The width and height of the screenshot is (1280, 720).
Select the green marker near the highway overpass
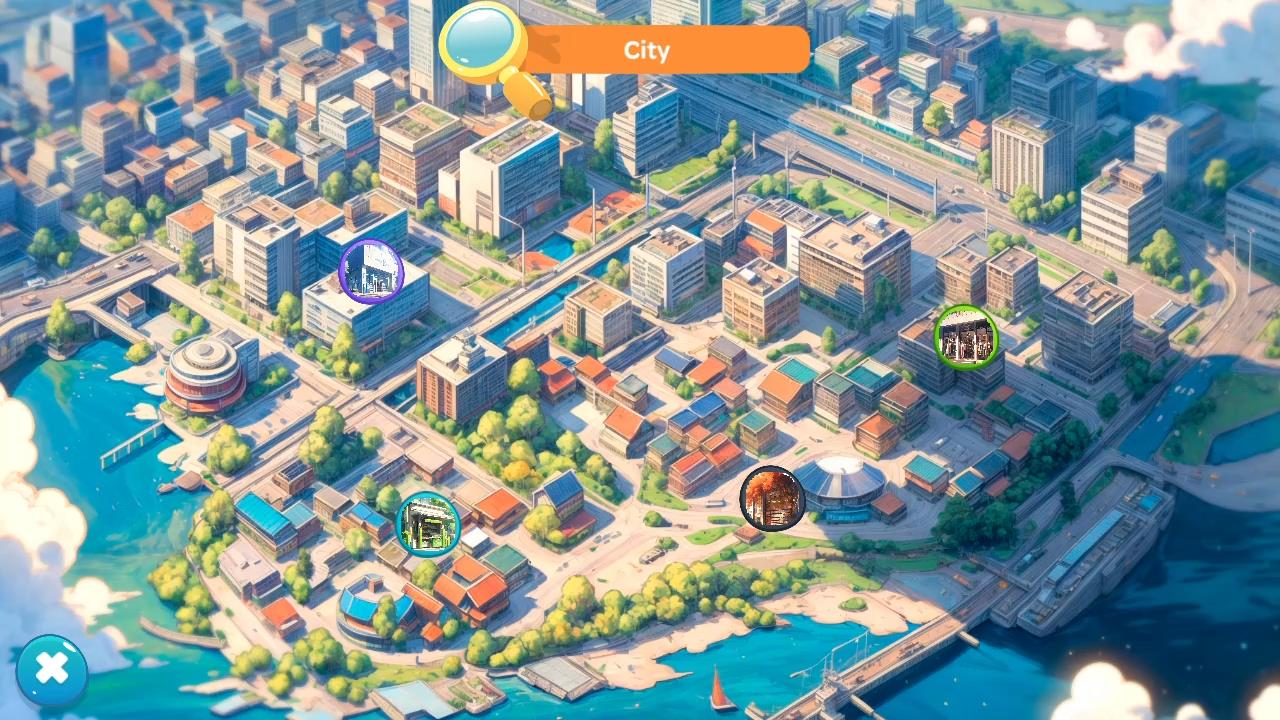966,338
